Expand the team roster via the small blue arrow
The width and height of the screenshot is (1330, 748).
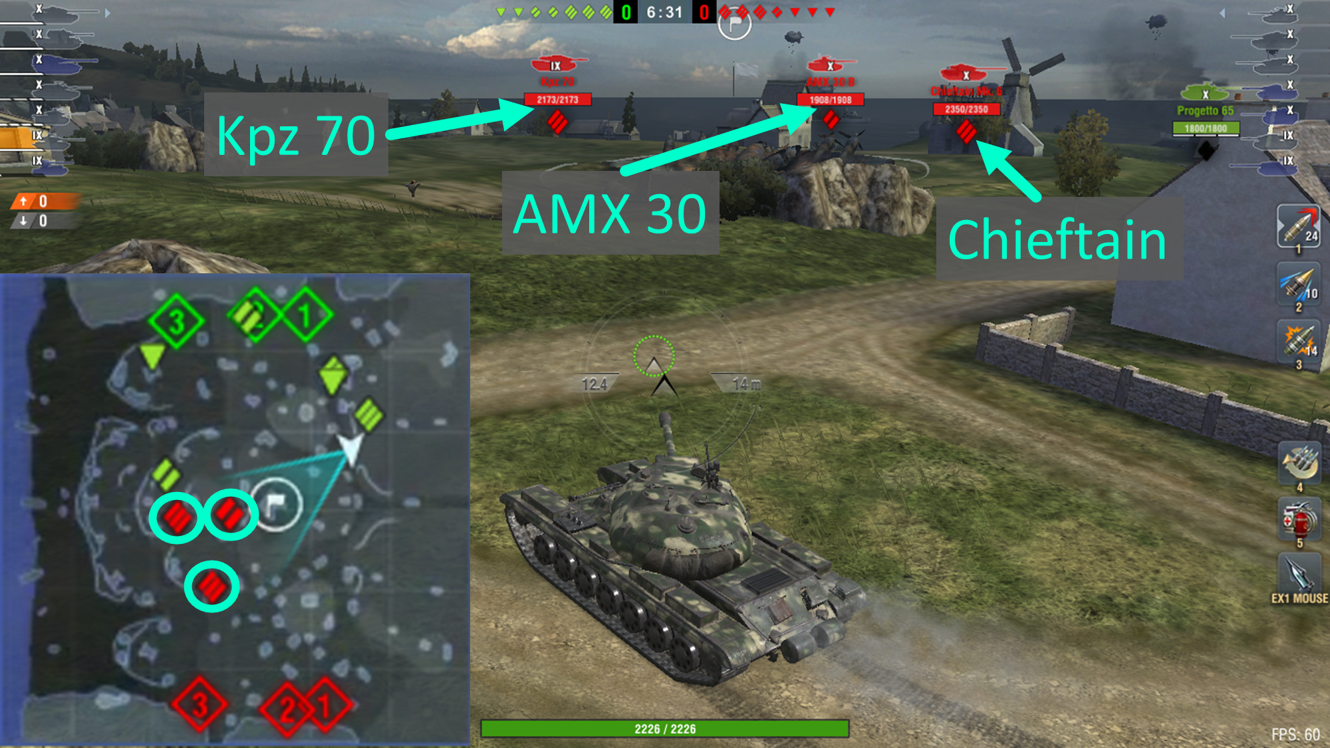107,13
